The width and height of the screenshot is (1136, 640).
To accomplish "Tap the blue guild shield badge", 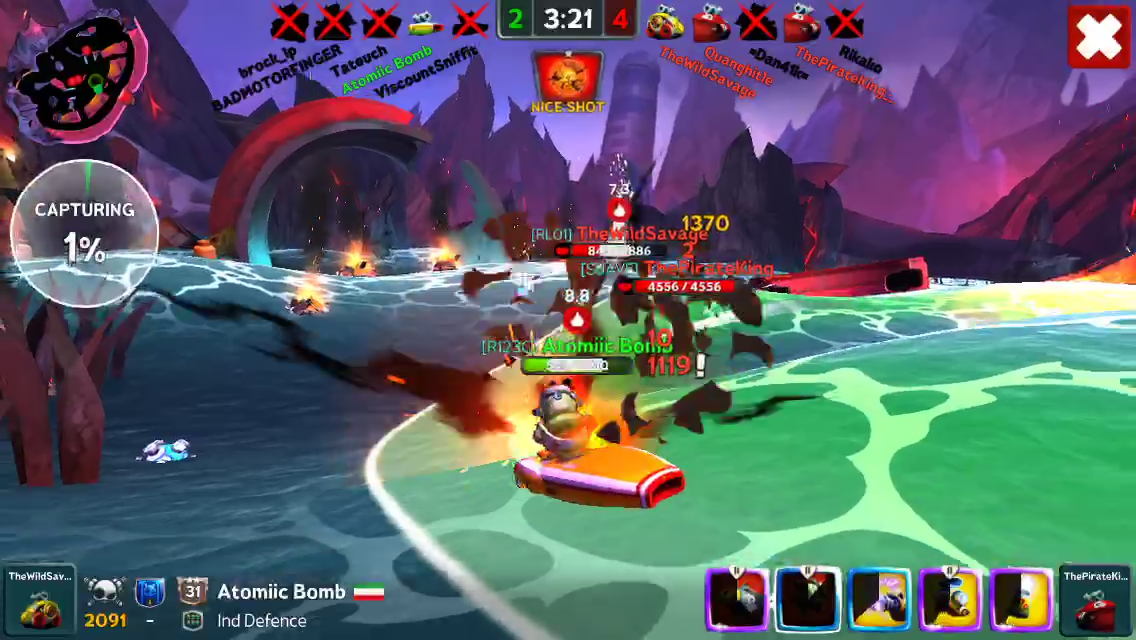I will pyautogui.click(x=149, y=592).
